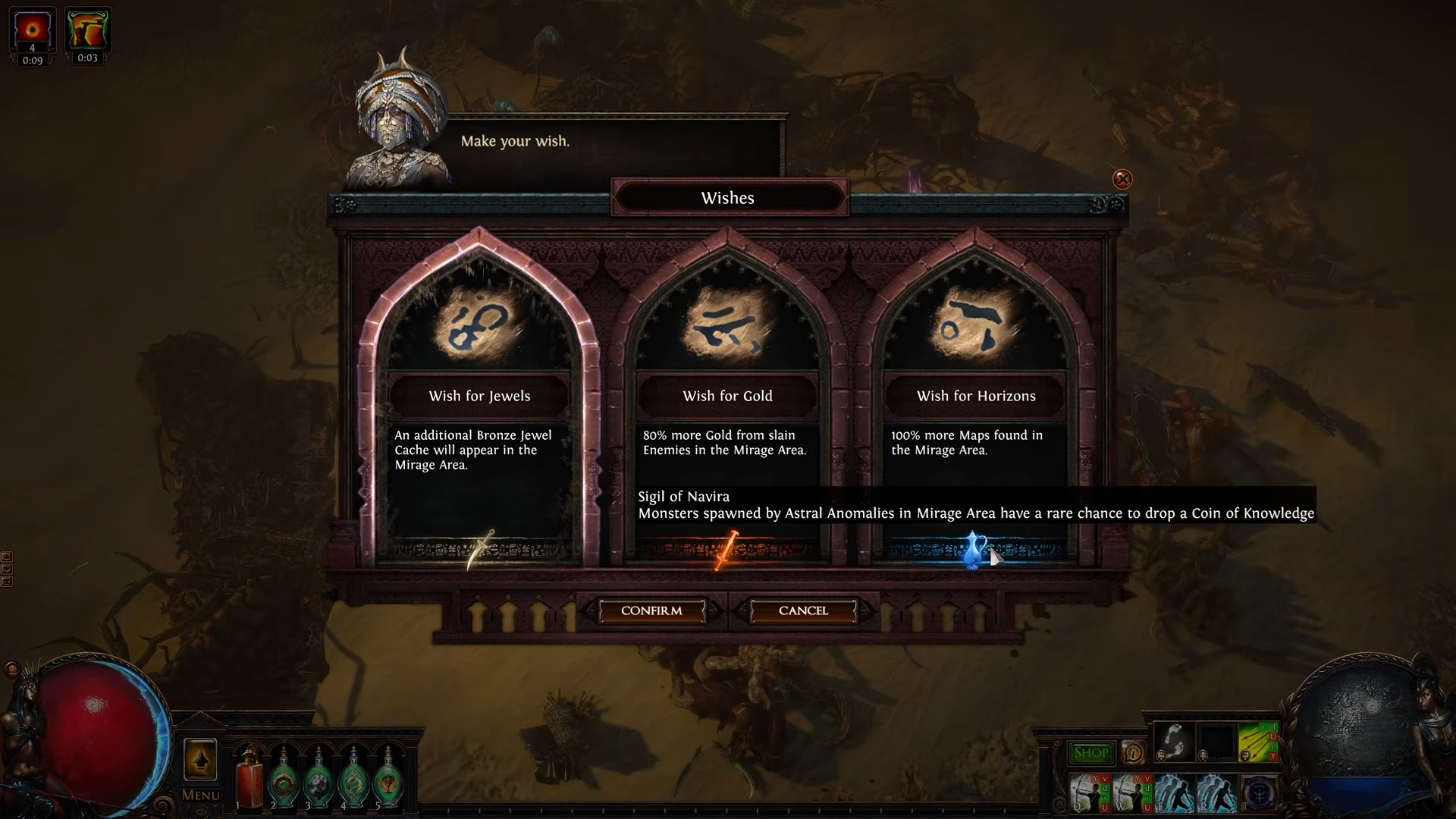This screenshot has height=819, width=1456.
Task: Open the orange info speech bubble
Action: pos(1134,753)
